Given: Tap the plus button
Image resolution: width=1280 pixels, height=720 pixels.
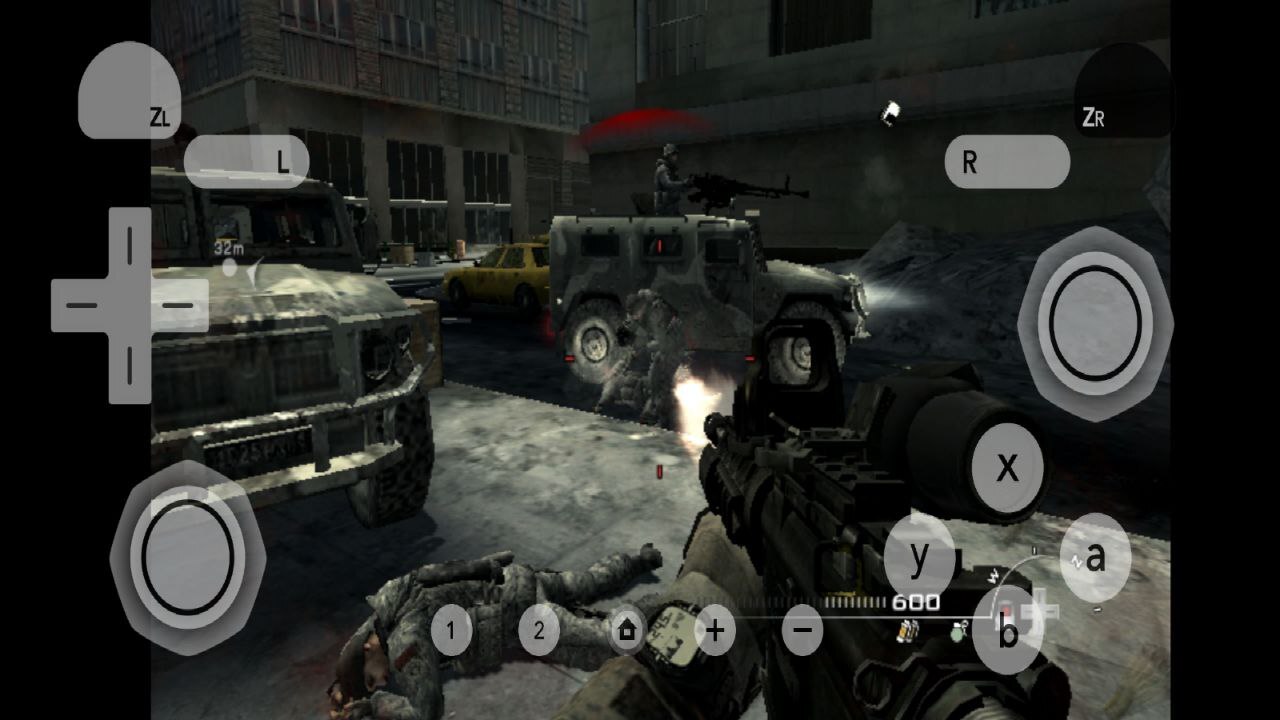Looking at the screenshot, I should 715,631.
